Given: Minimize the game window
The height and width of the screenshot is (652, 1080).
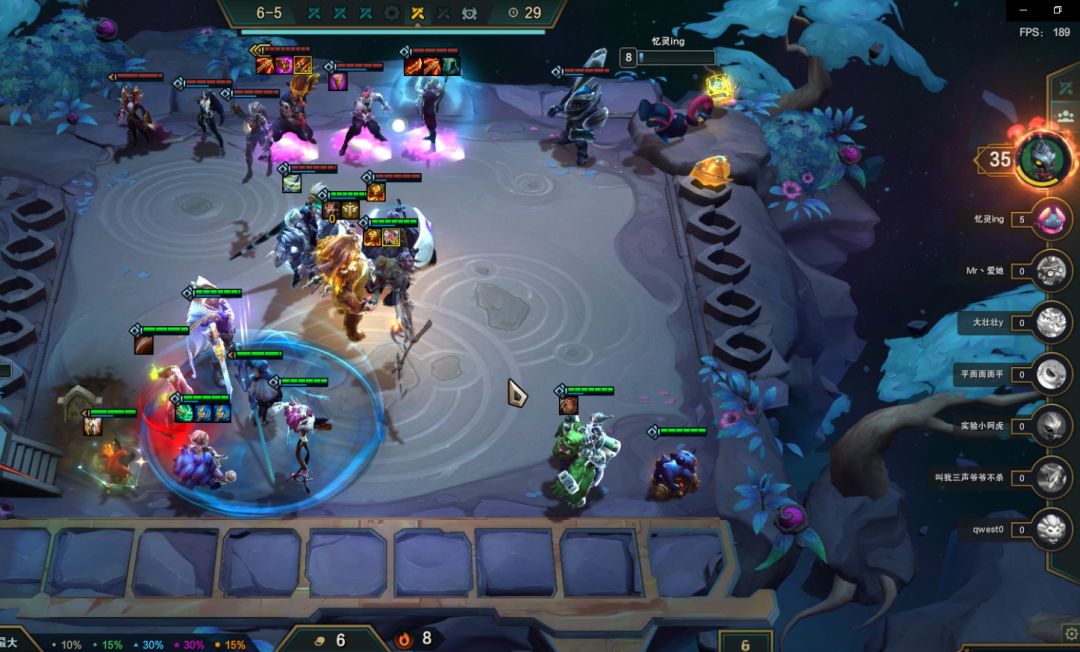Looking at the screenshot, I should tap(1022, 9).
